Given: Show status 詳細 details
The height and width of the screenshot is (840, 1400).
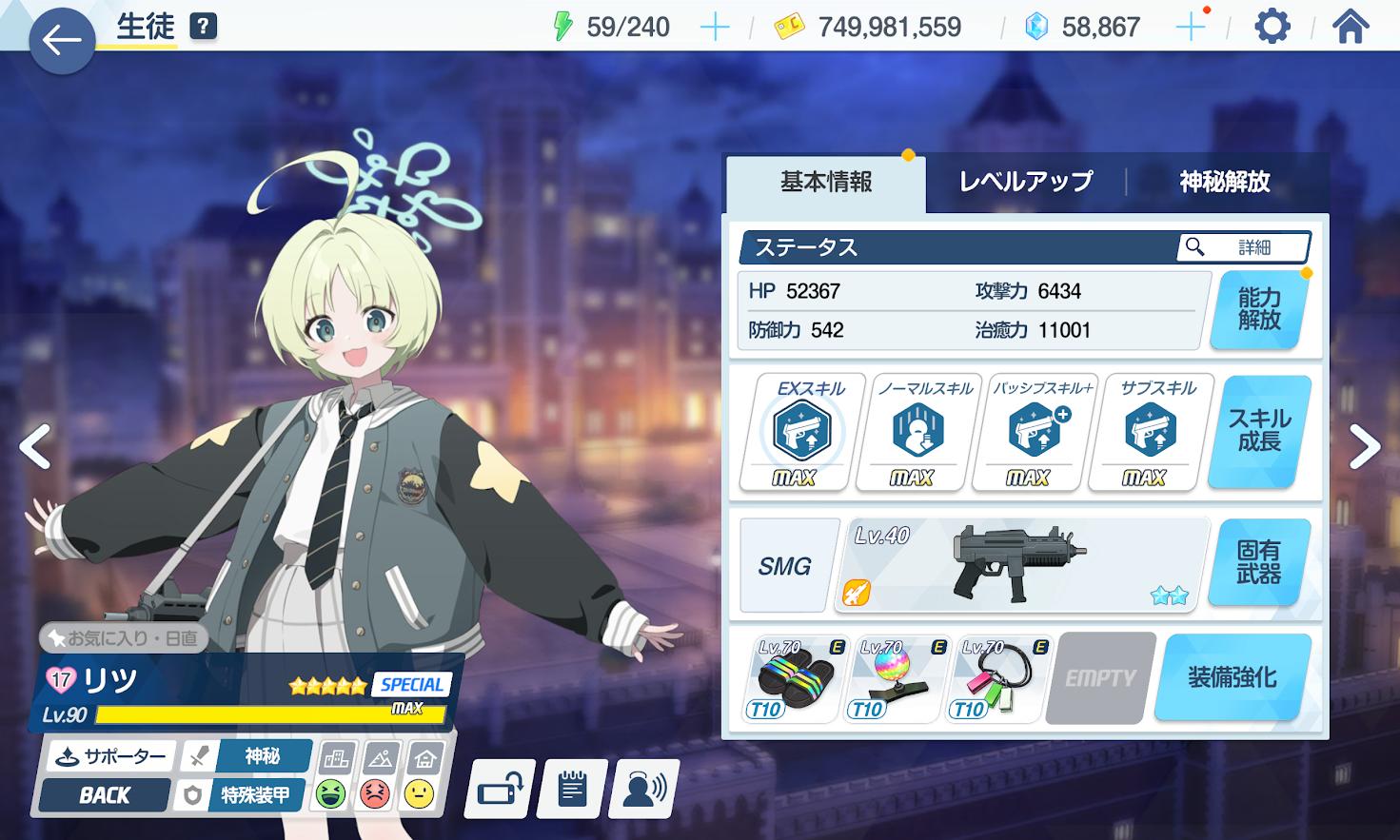Looking at the screenshot, I should point(1243,247).
